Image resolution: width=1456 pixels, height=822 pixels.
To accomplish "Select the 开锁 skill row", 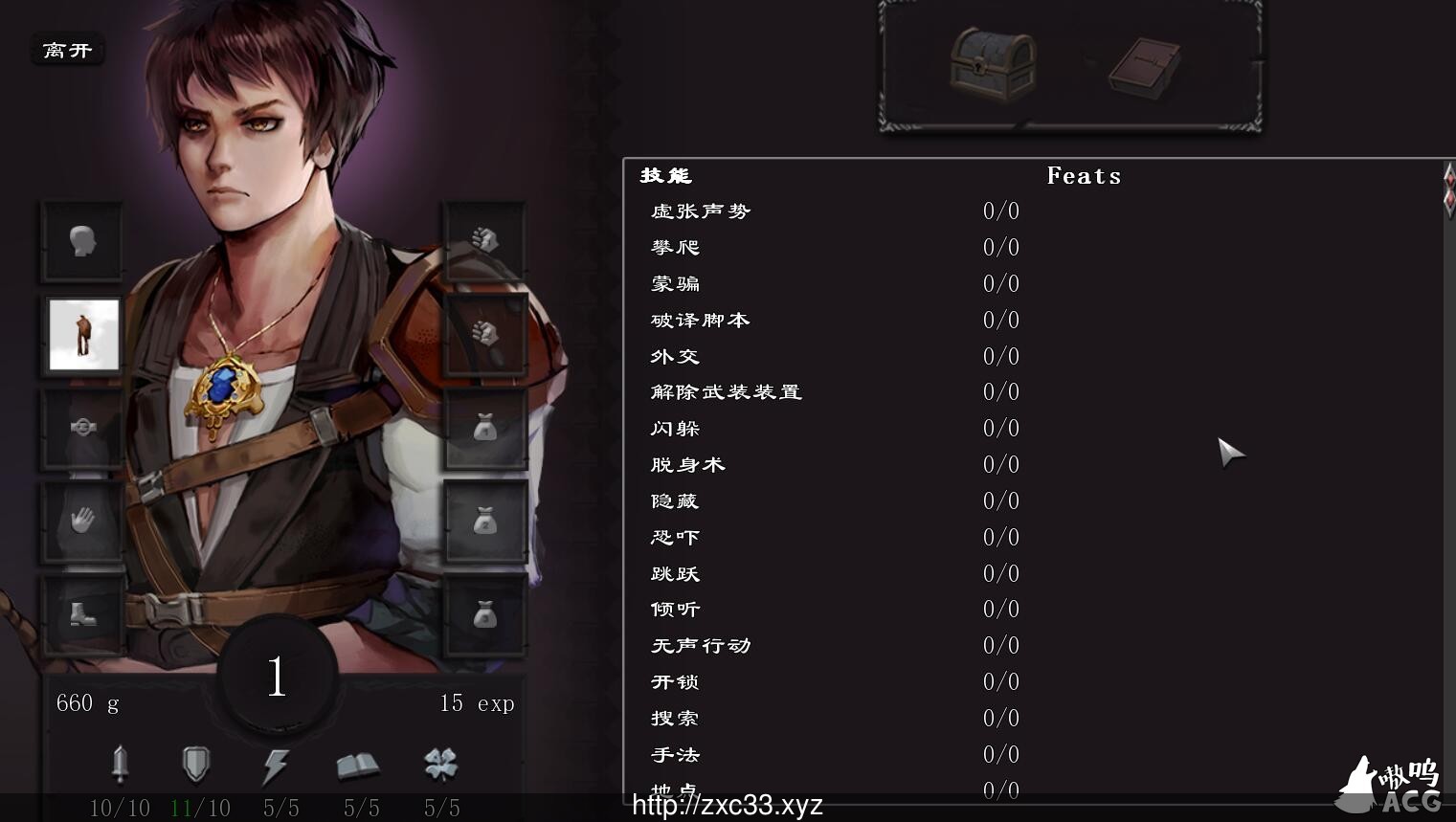I will coord(676,682).
